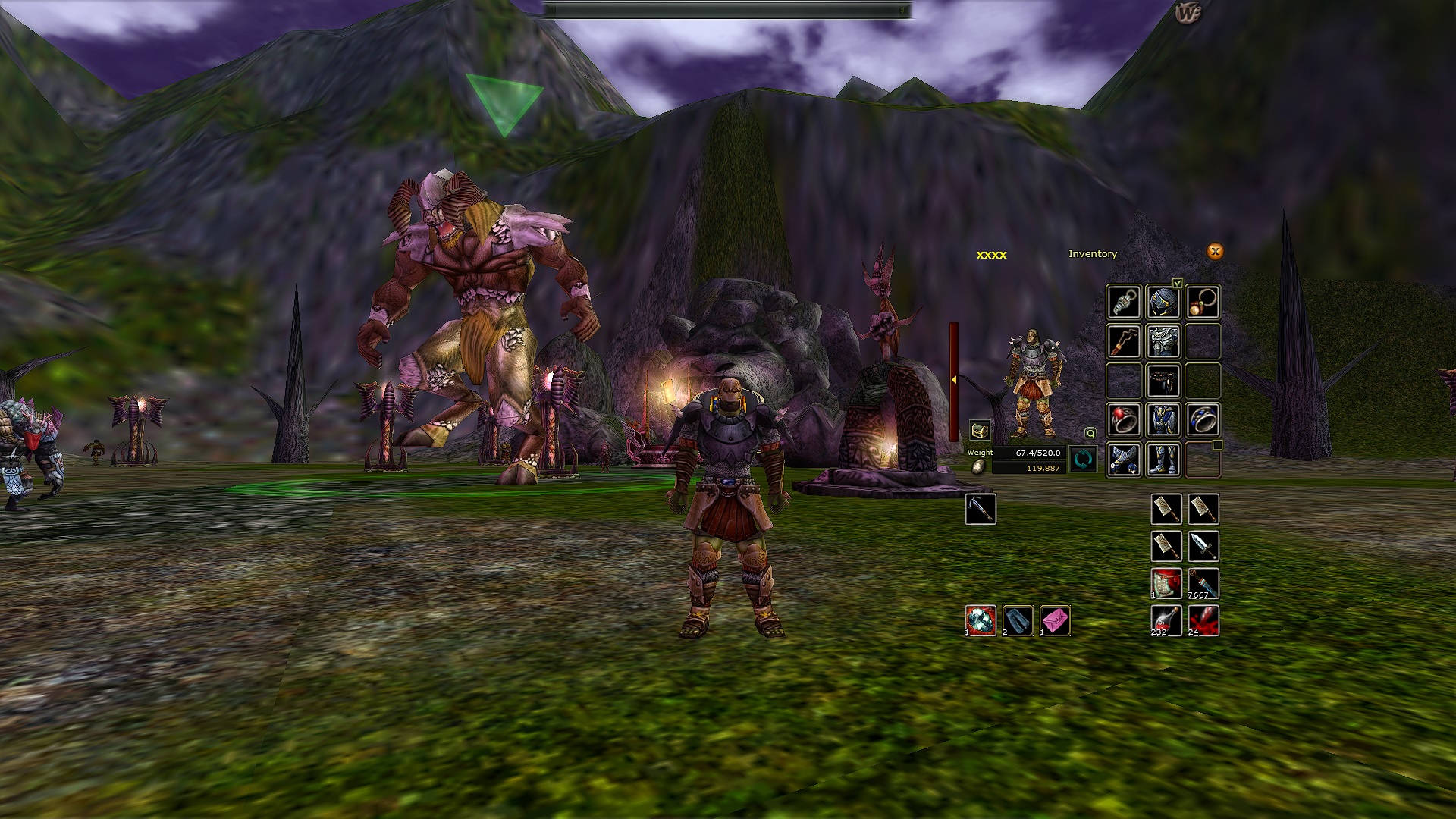Select the red gem ring
The width and height of the screenshot is (1456, 819).
coord(1124,420)
